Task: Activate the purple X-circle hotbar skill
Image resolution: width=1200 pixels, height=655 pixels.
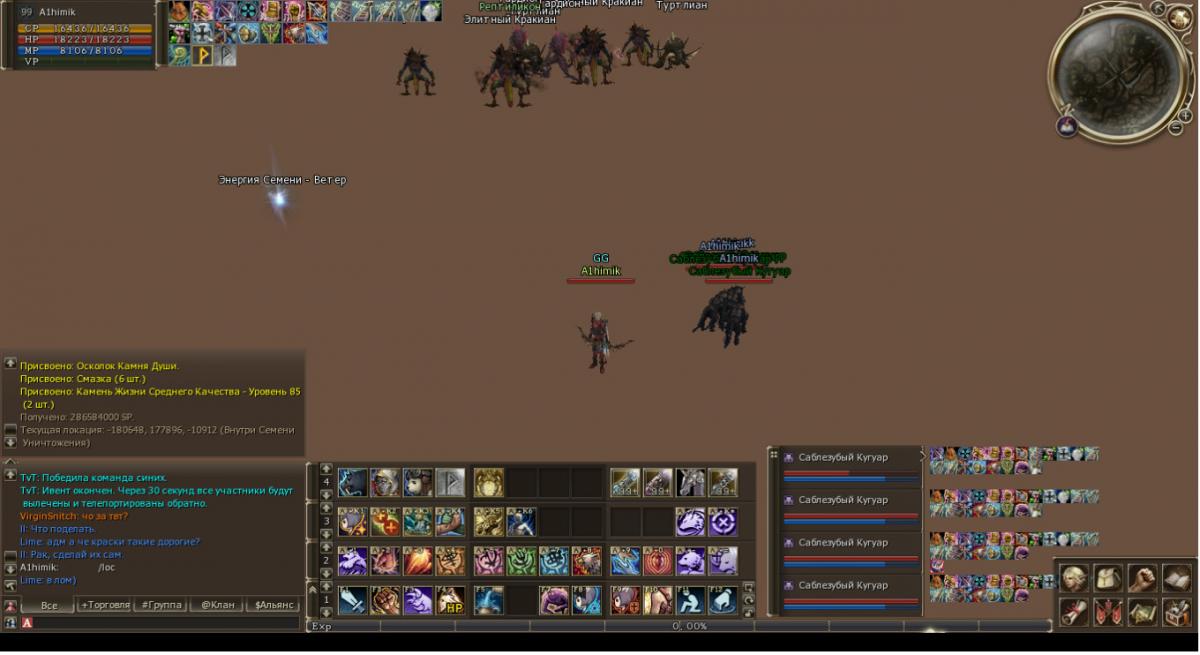Action: (723, 522)
